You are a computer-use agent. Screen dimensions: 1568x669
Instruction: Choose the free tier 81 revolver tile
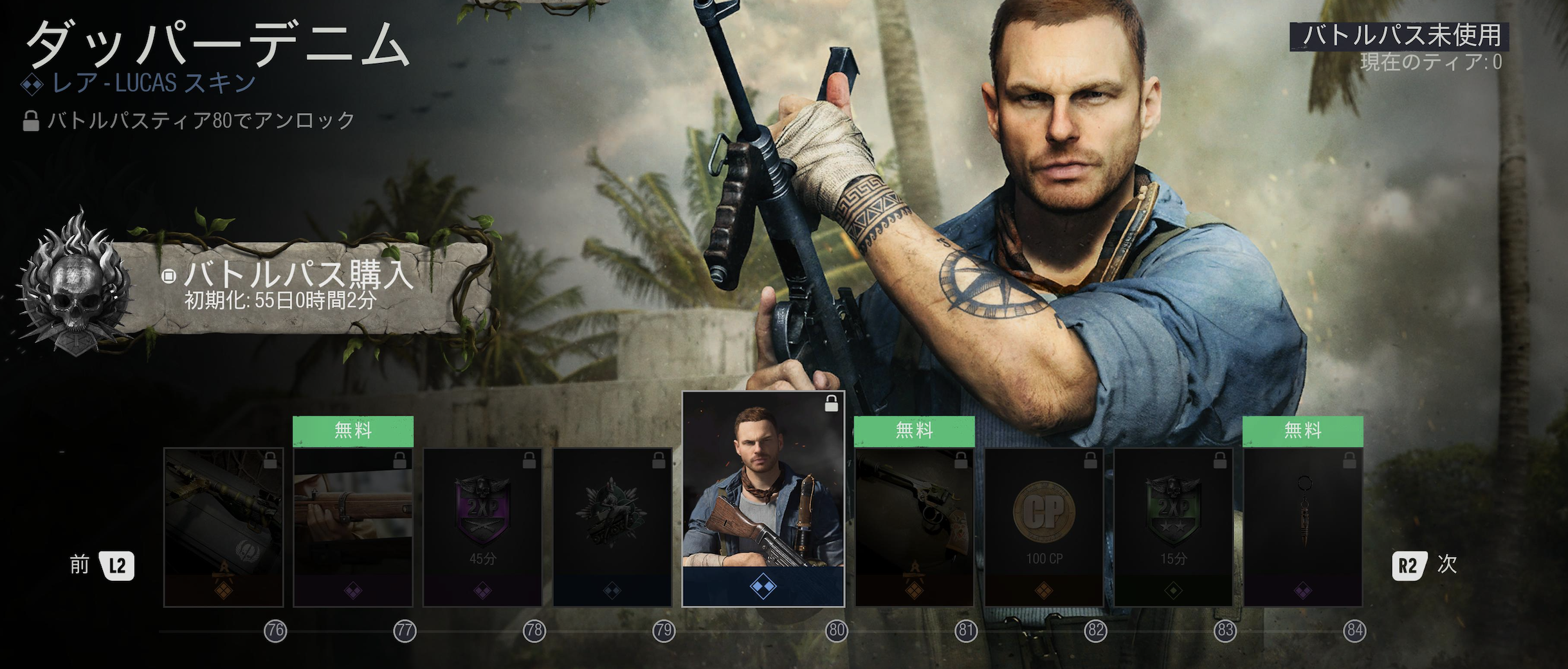pyautogui.click(x=915, y=527)
